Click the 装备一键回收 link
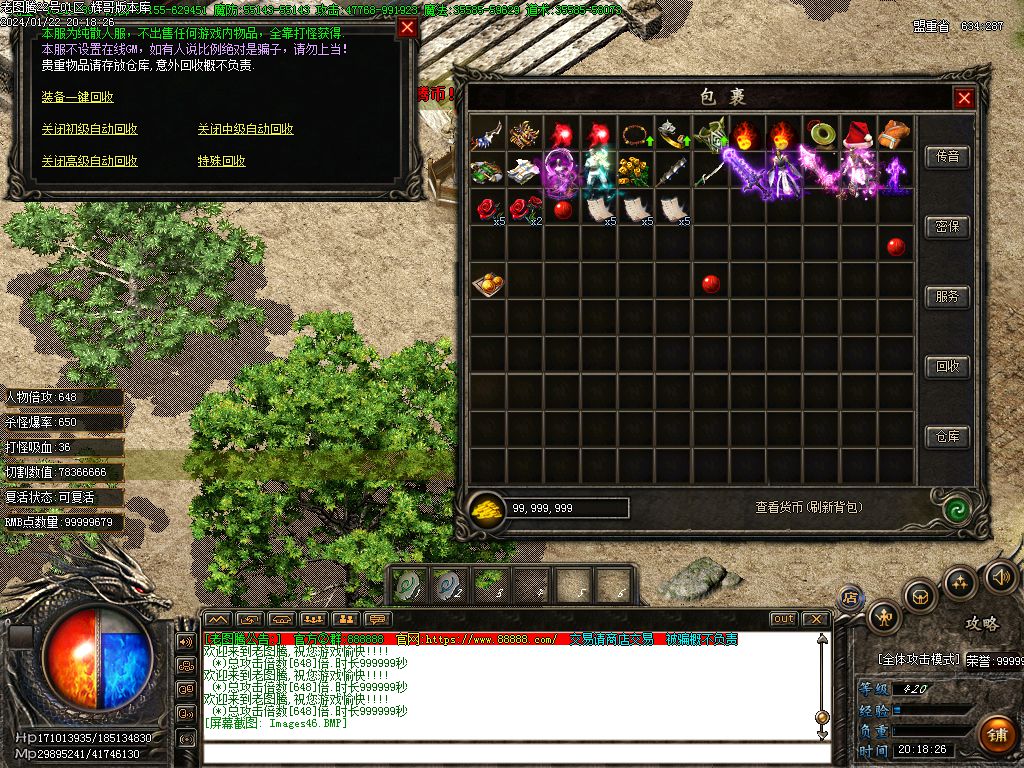This screenshot has height=768, width=1024. 78,97
